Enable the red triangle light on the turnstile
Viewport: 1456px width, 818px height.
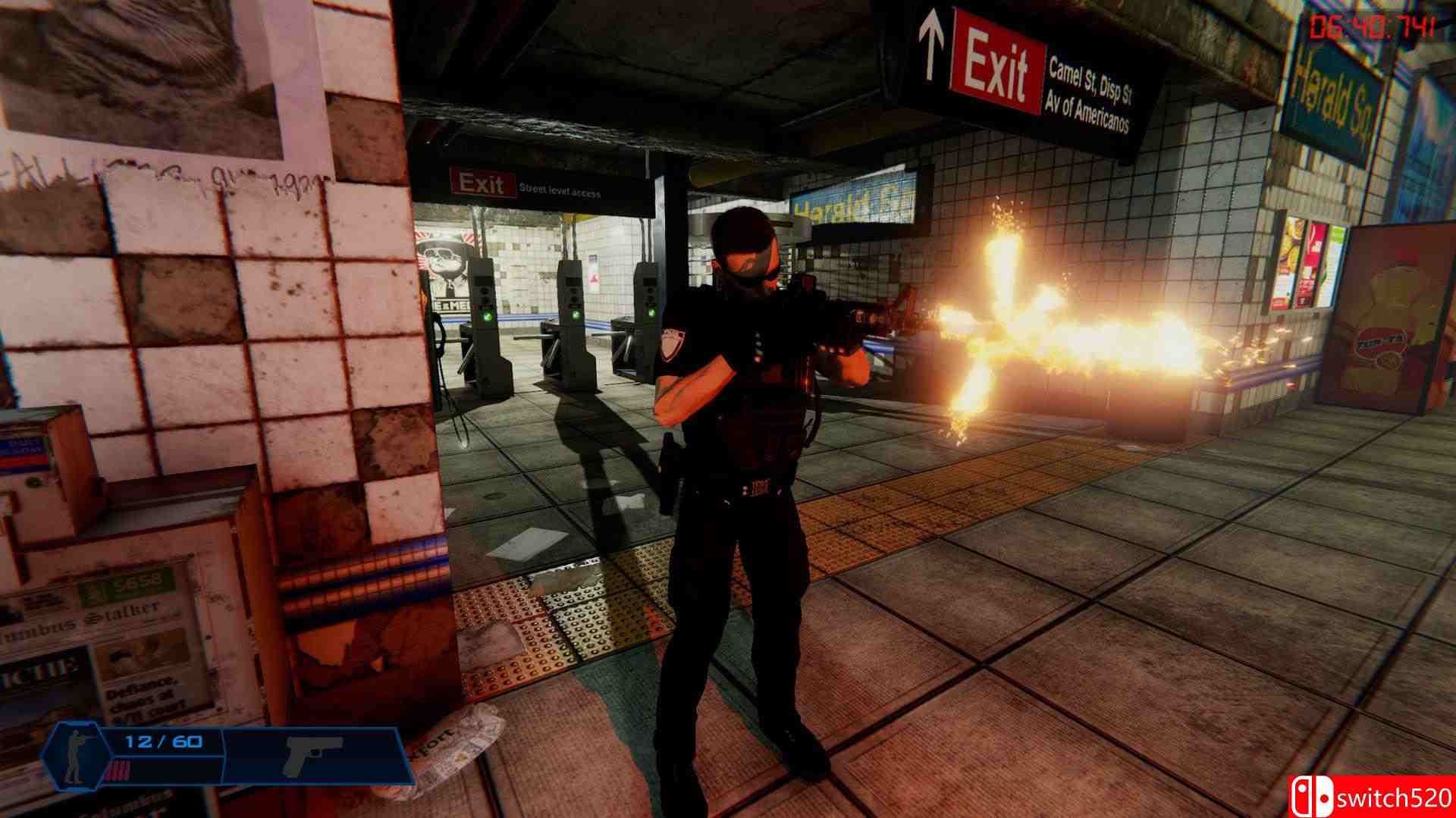(x=595, y=278)
